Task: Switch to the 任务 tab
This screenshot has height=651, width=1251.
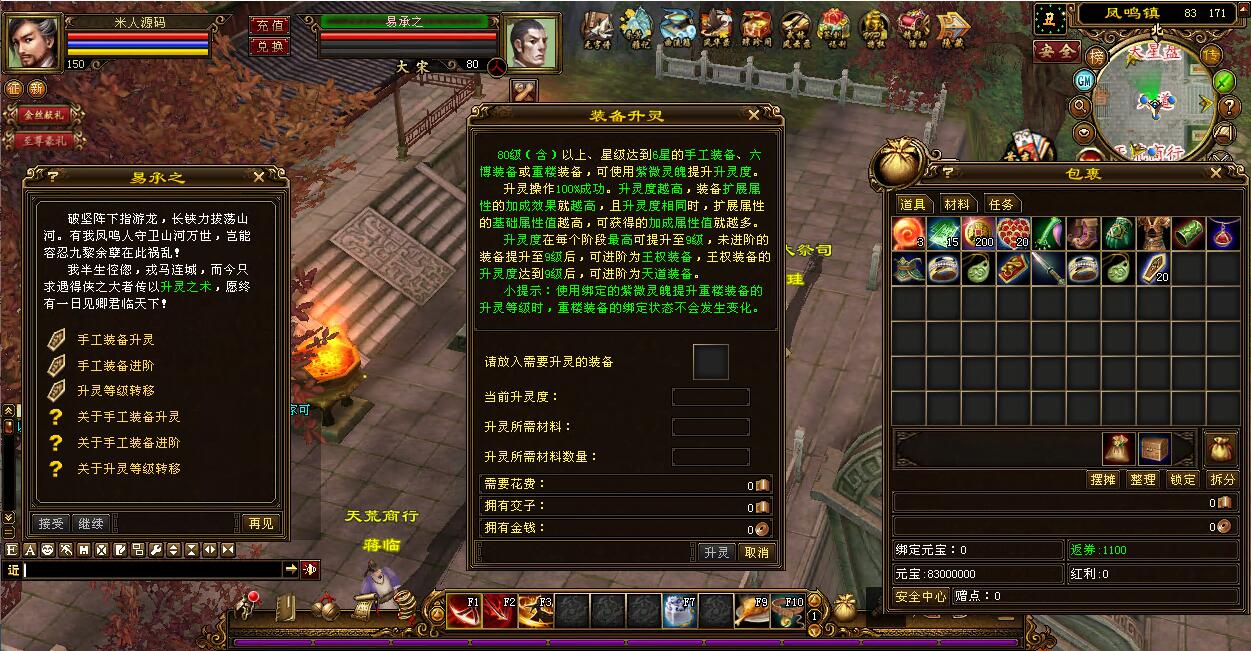Action: point(1001,204)
